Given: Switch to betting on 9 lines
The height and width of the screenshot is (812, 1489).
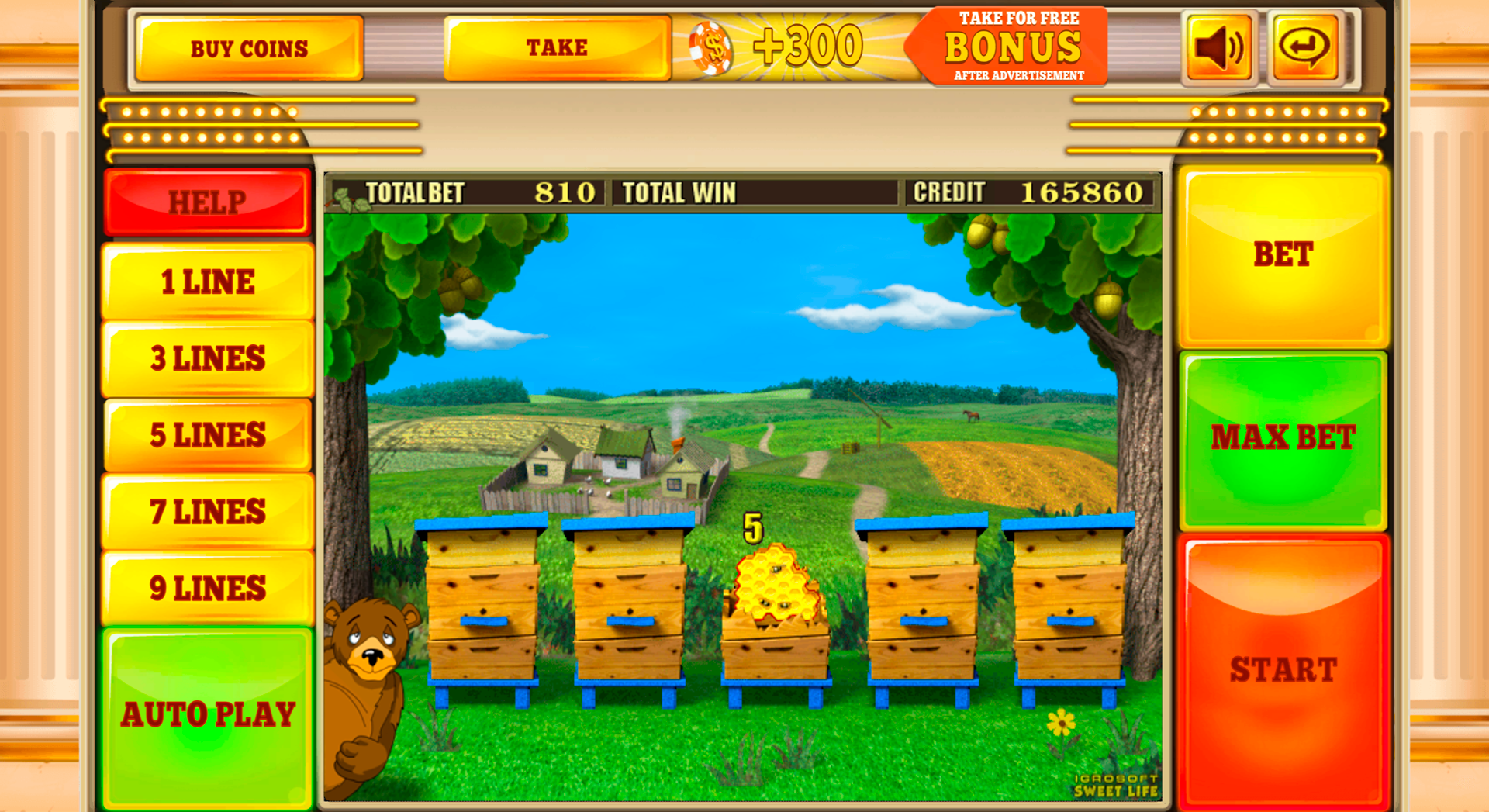Looking at the screenshot, I should tap(206, 588).
